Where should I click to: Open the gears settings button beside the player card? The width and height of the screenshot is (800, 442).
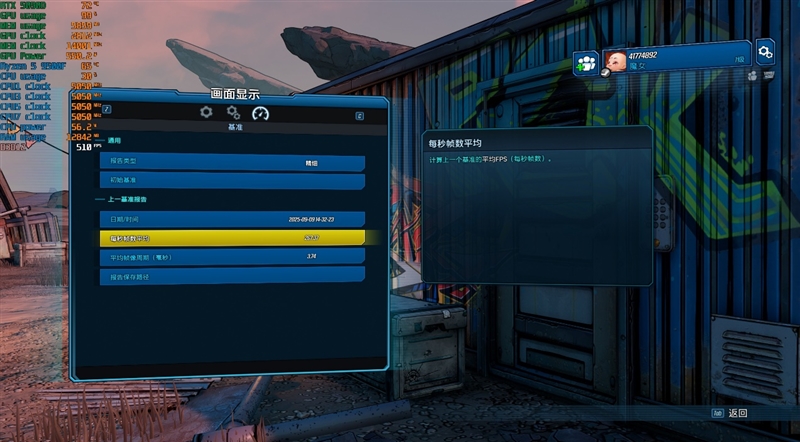click(765, 51)
